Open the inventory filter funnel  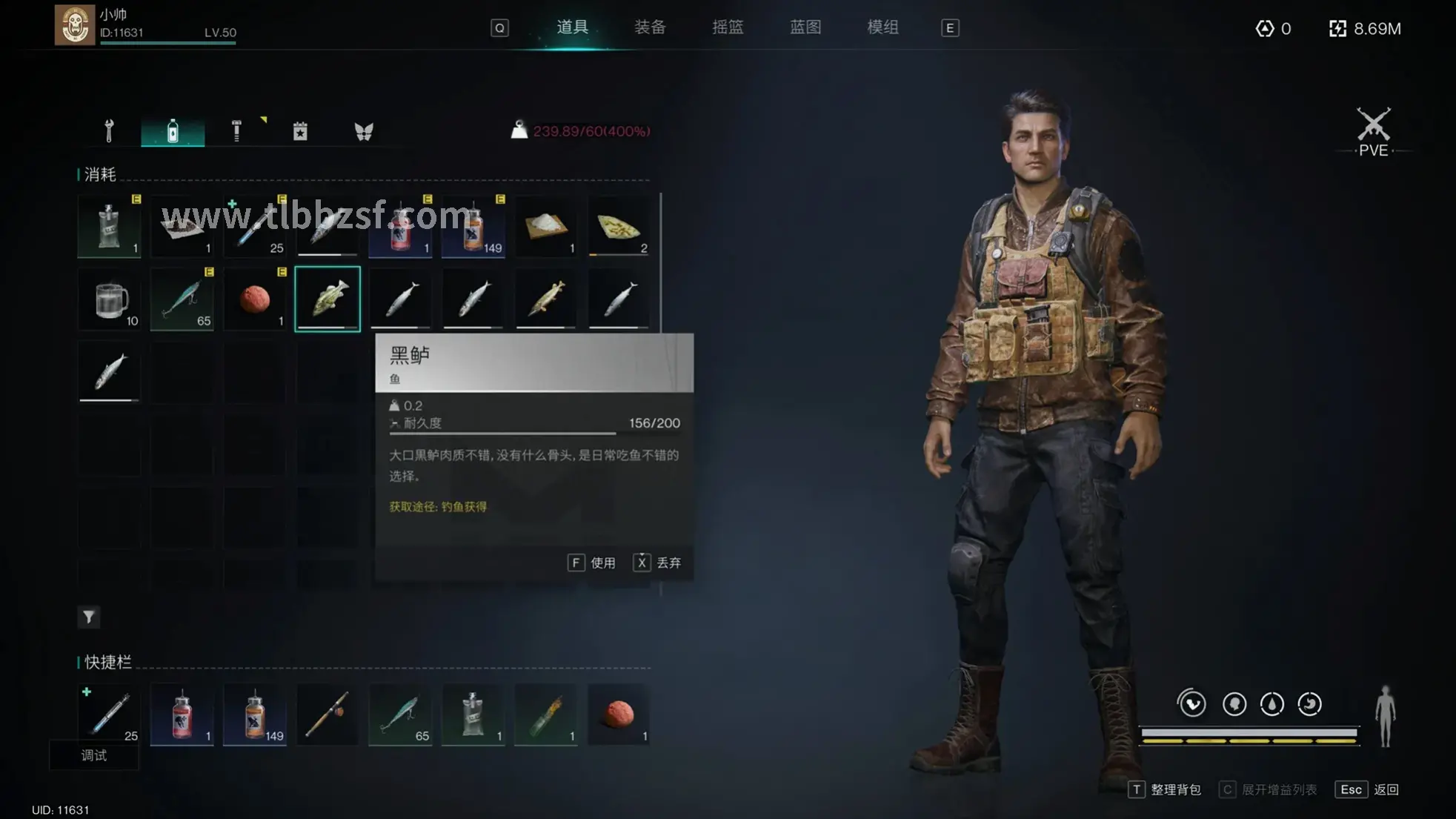pos(89,617)
